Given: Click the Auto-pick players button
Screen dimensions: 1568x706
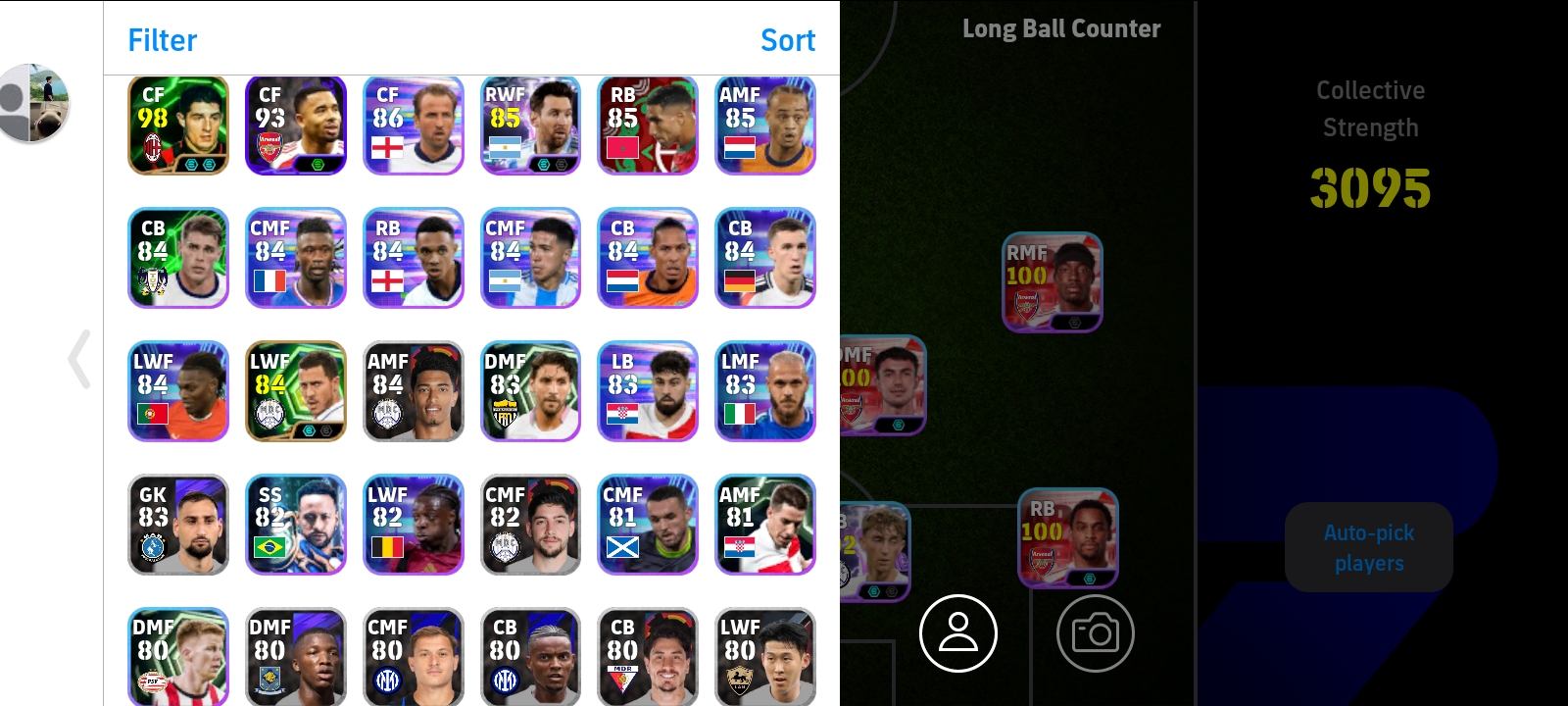Looking at the screenshot, I should [x=1368, y=547].
